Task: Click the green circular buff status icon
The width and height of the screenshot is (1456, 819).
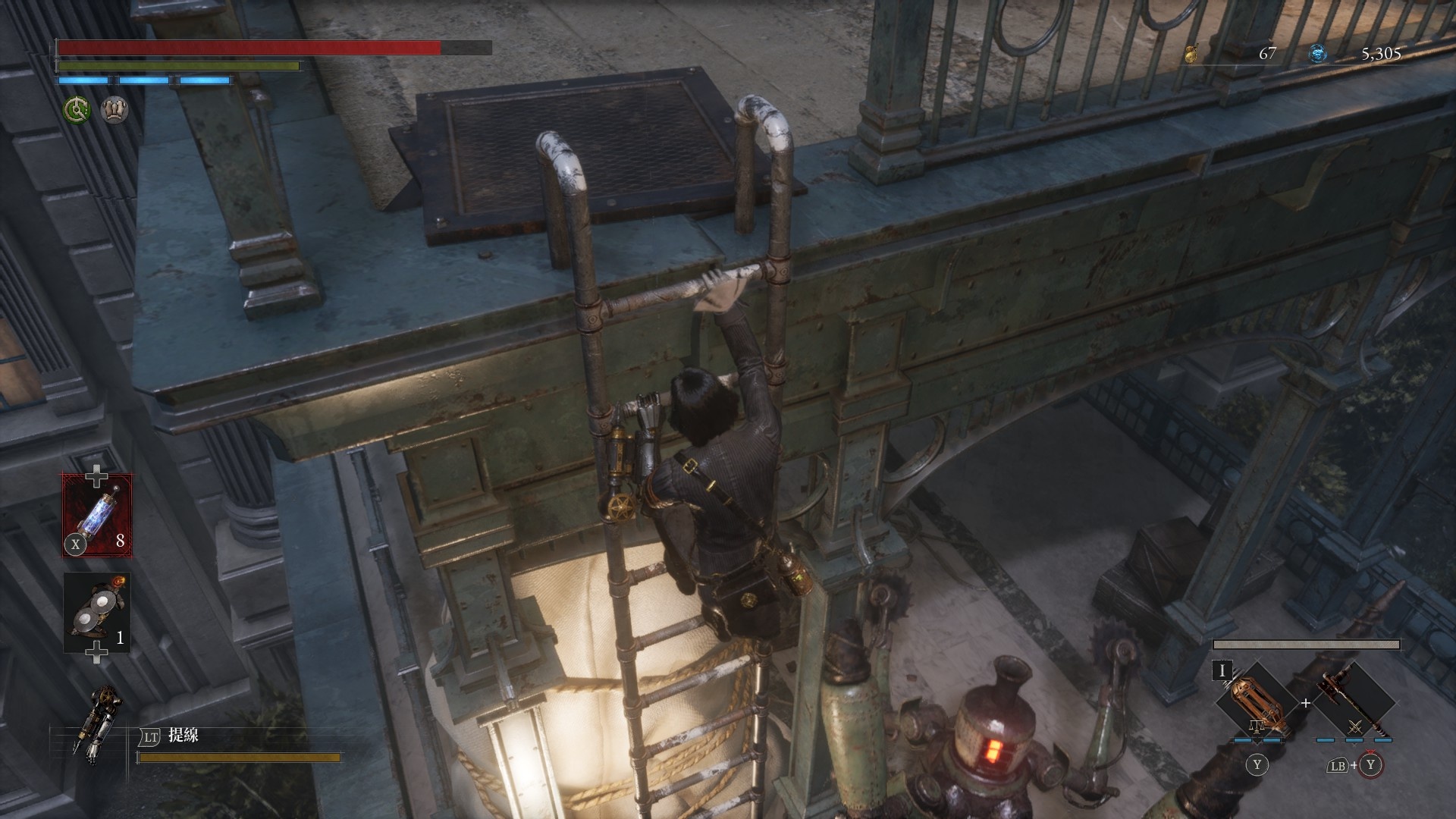Action: [x=77, y=110]
